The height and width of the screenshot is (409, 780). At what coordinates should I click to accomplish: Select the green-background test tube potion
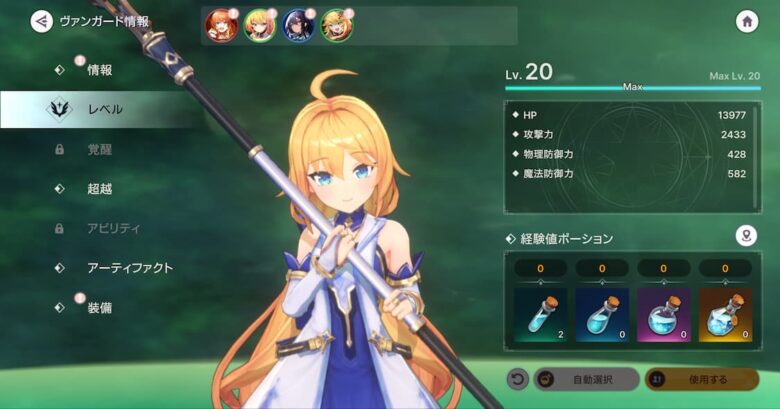(x=541, y=315)
